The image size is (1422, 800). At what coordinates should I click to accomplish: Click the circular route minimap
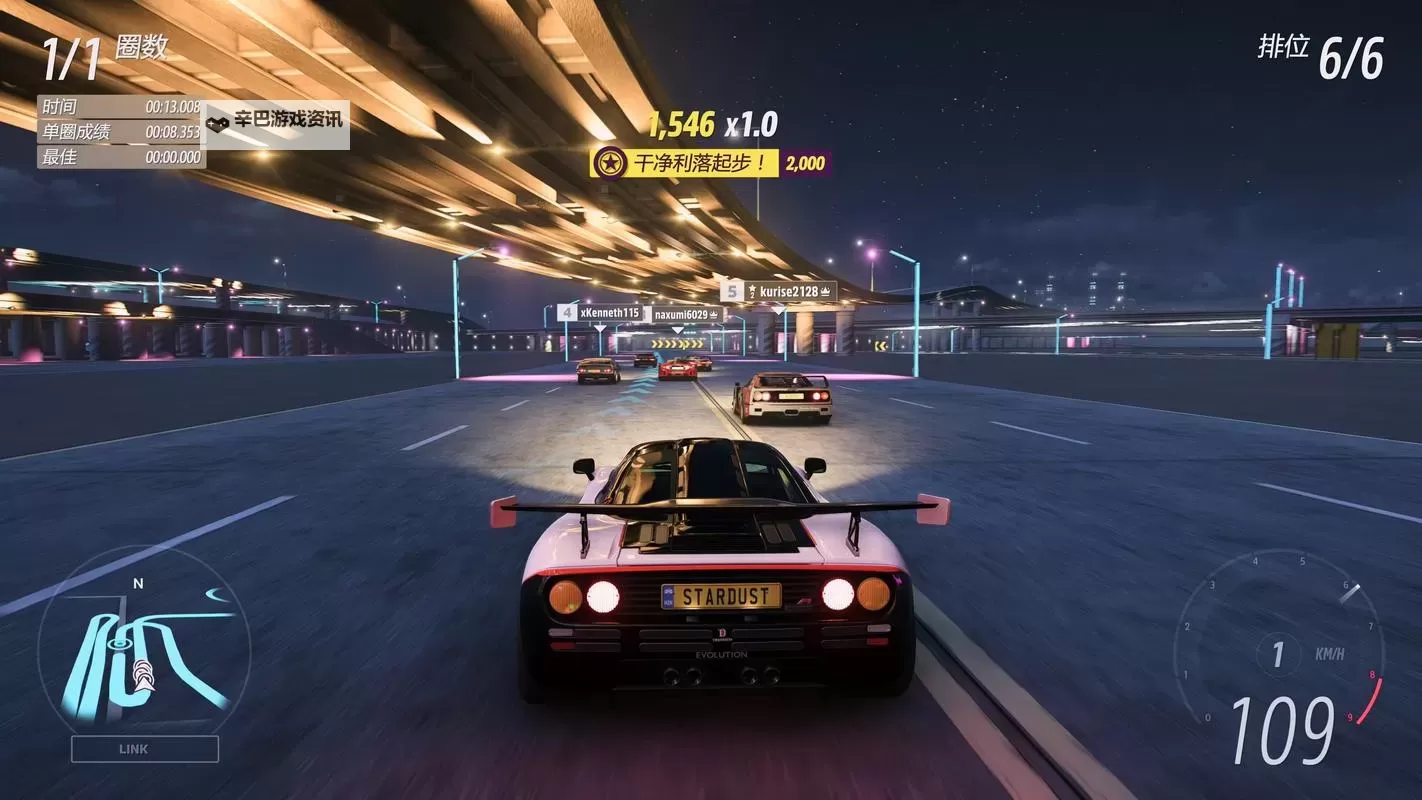pyautogui.click(x=141, y=652)
